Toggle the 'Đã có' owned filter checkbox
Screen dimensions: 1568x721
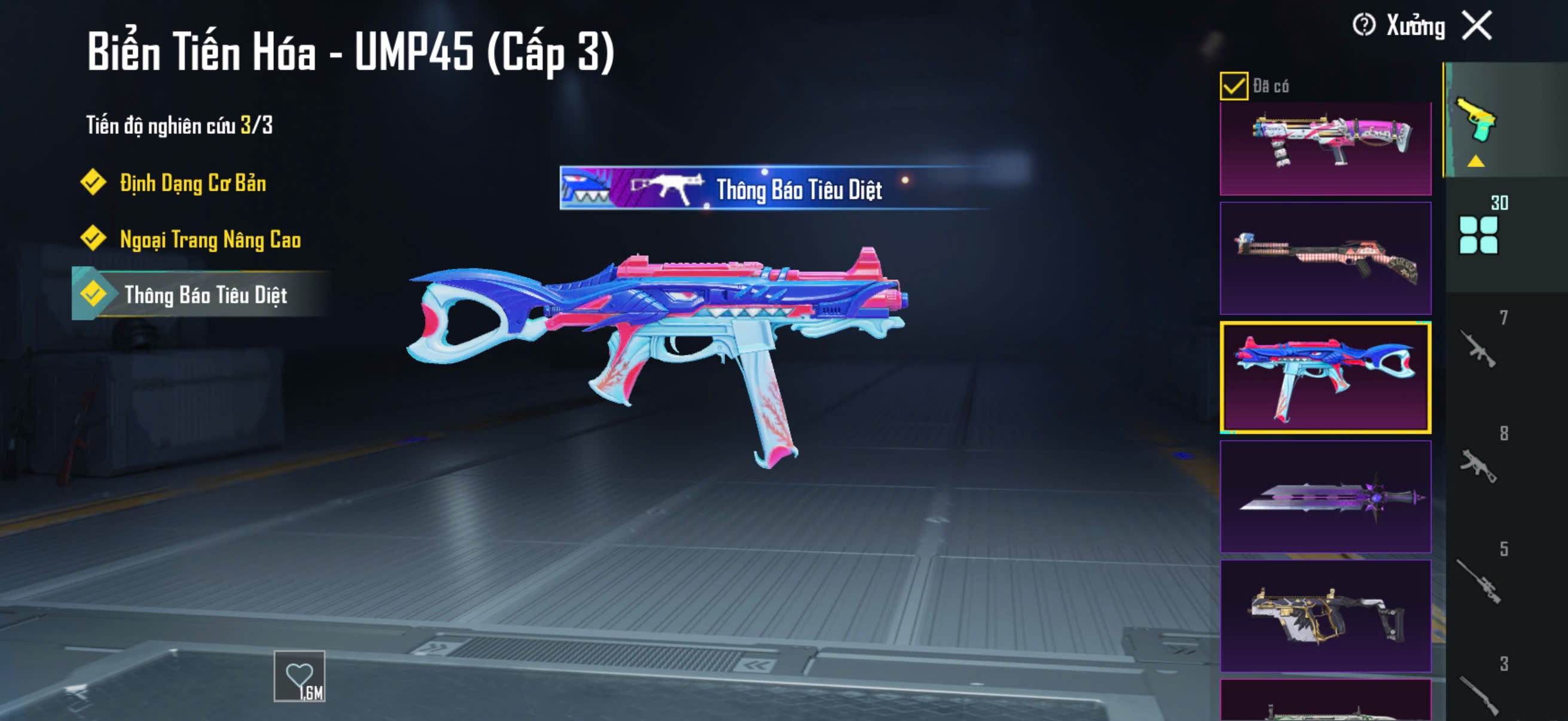pyautogui.click(x=1234, y=85)
